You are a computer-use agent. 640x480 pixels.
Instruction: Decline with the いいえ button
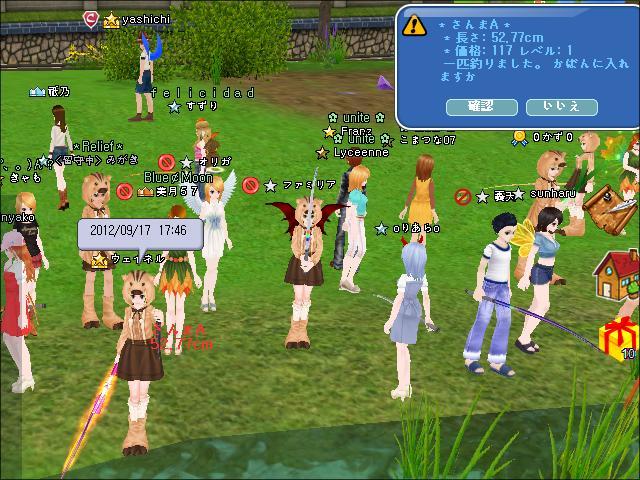click(561, 106)
